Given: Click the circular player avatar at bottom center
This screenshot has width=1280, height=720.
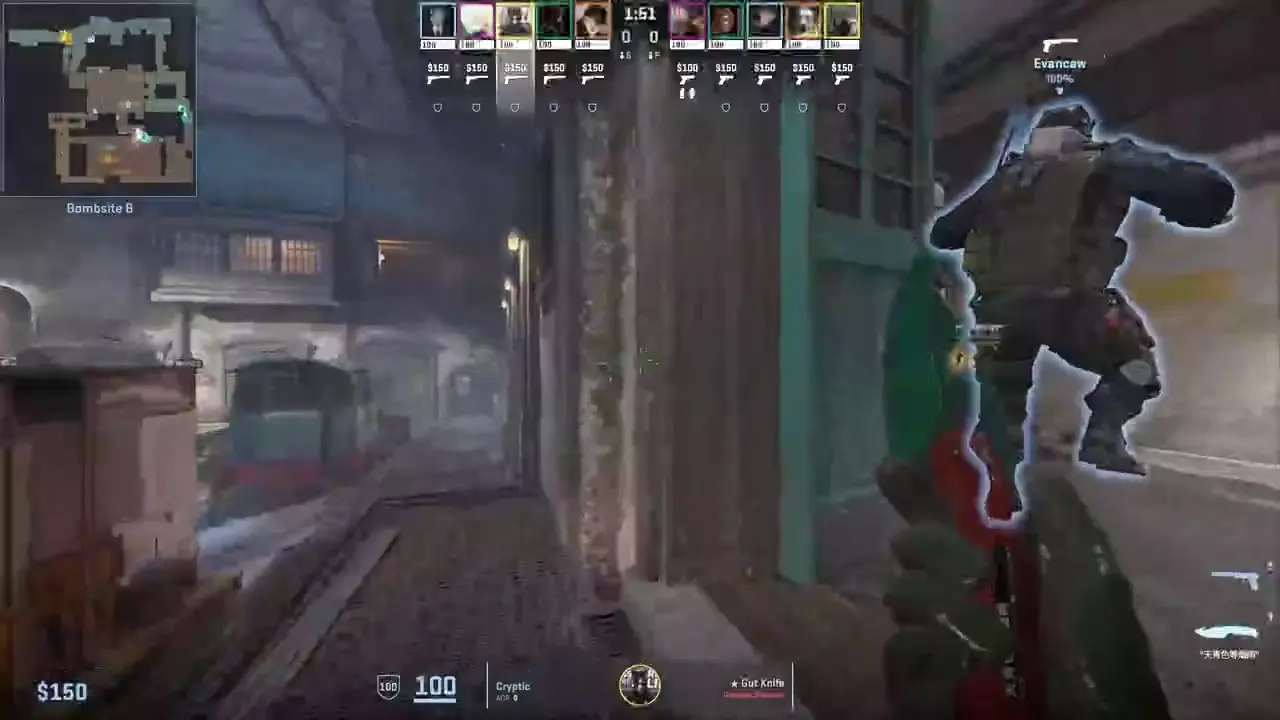Looking at the screenshot, I should (640, 684).
